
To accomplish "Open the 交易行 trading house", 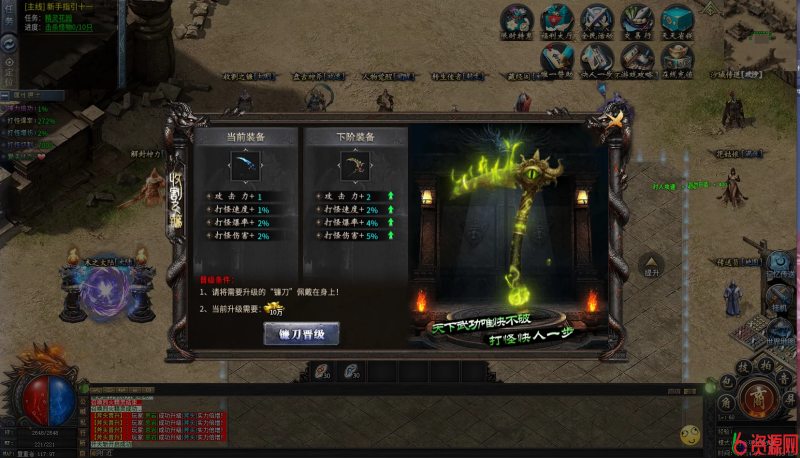I will (636, 19).
